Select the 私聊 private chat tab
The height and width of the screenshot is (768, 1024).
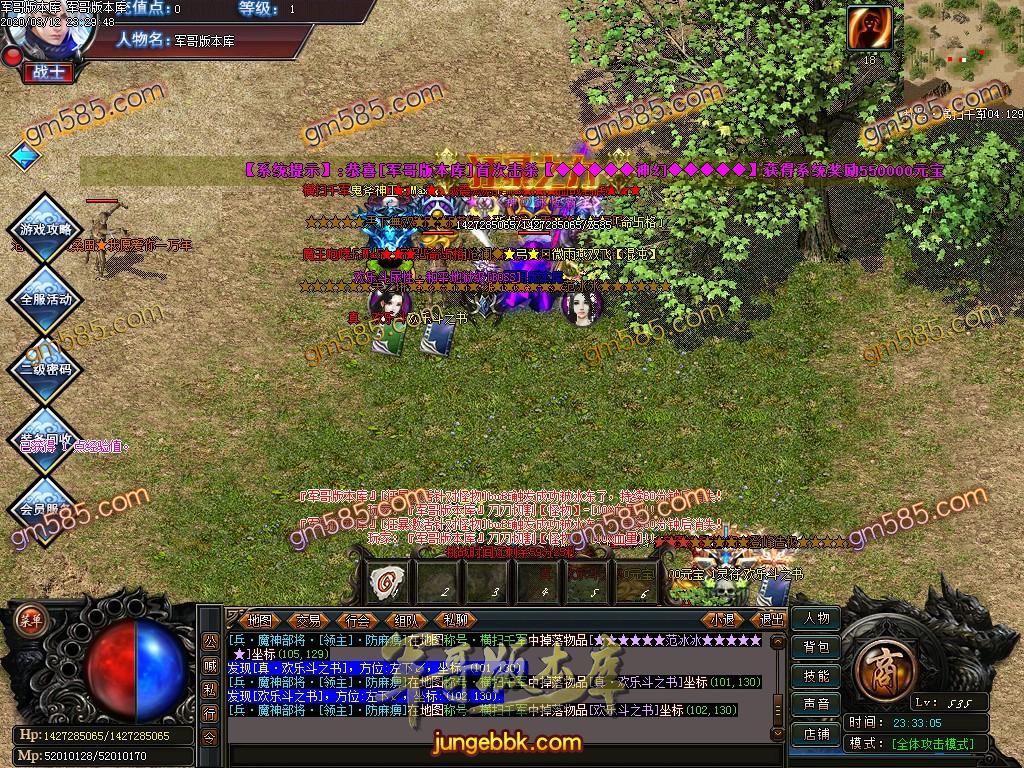click(455, 620)
